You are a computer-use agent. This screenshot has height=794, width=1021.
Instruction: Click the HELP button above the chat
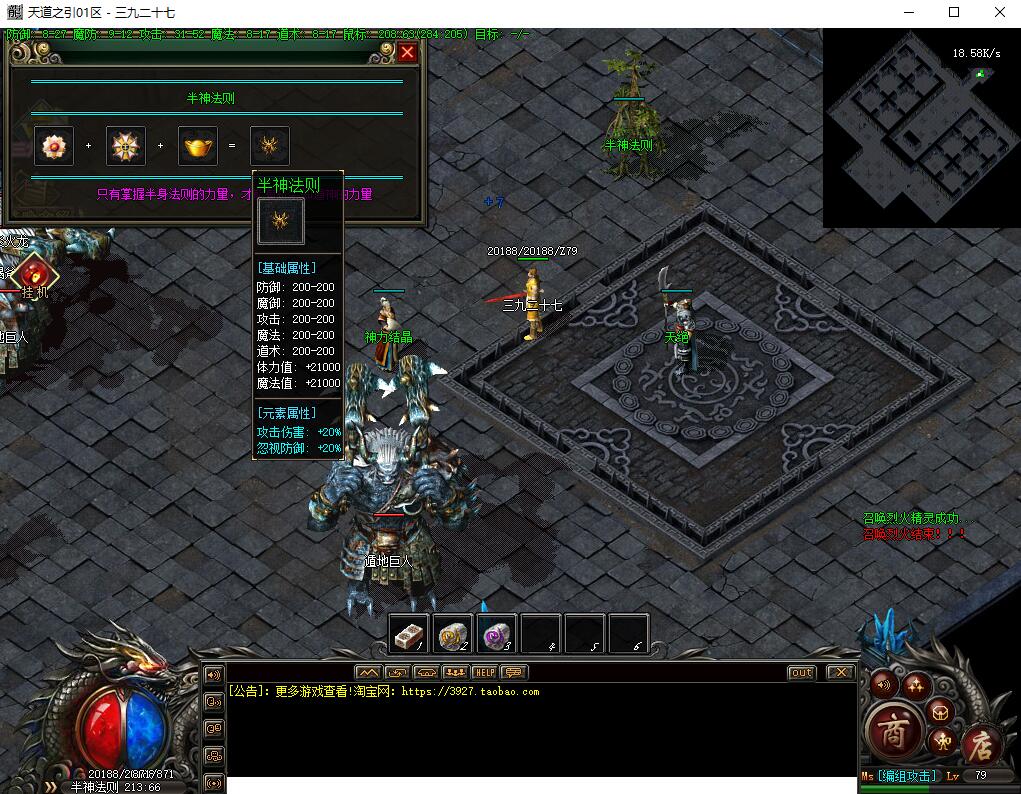point(484,672)
